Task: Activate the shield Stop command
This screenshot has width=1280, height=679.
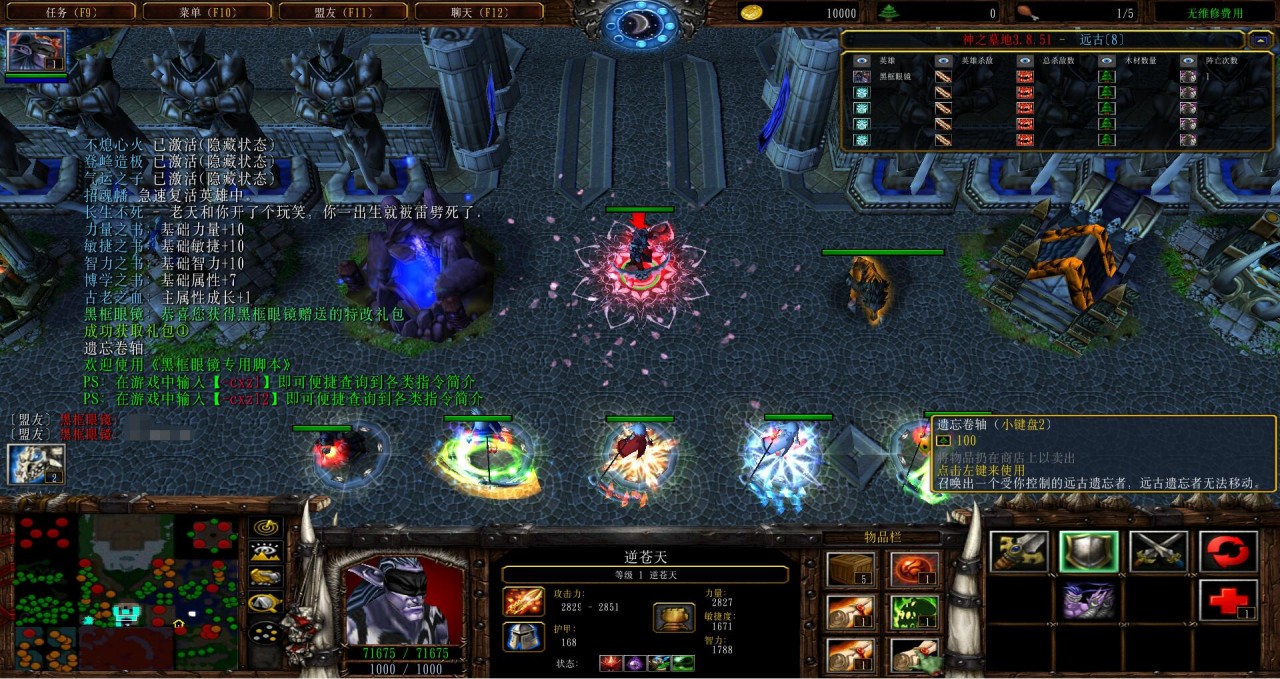Action: pyautogui.click(x=1089, y=552)
